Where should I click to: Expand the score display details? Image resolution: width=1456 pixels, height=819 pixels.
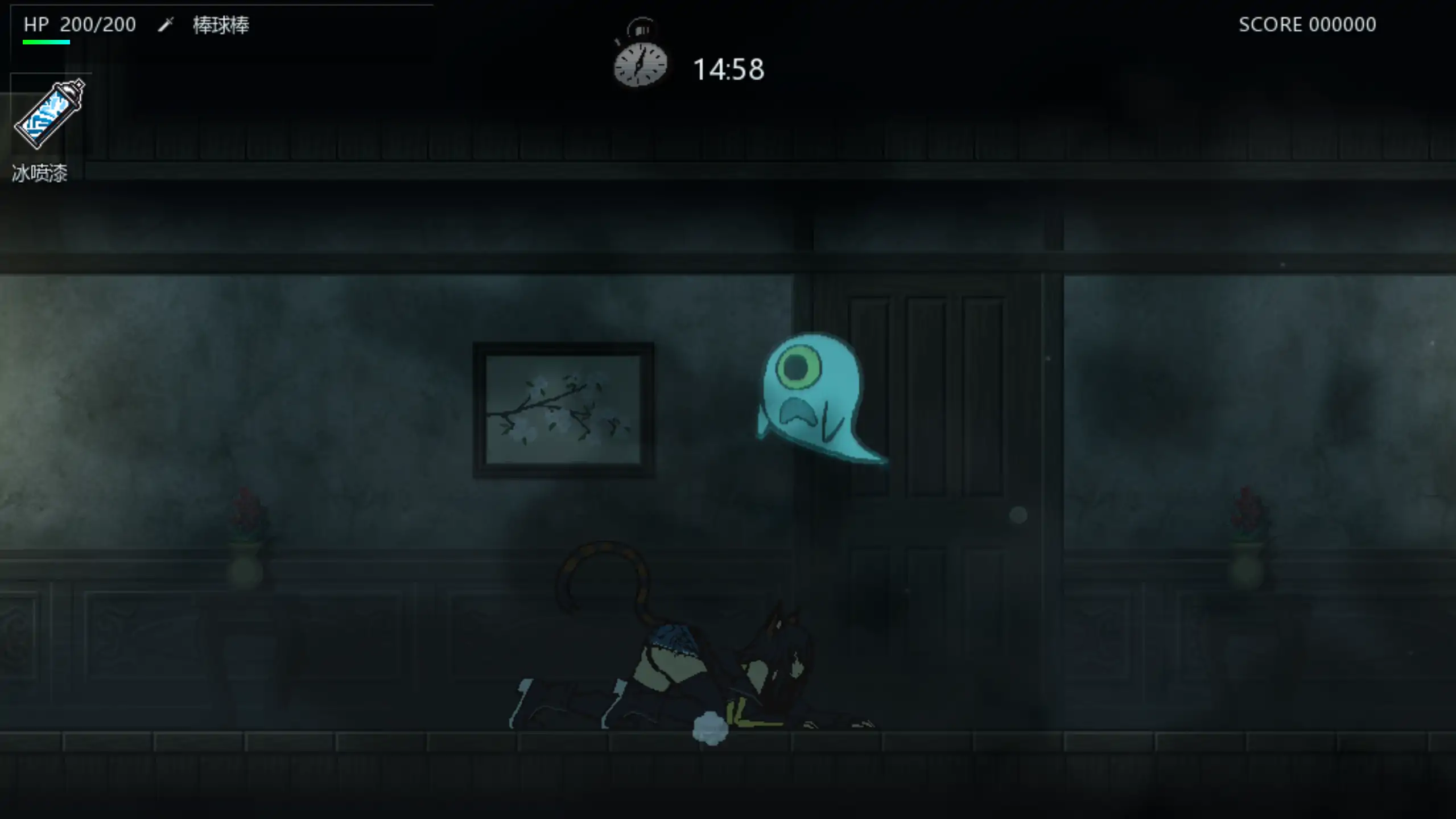tap(1307, 24)
